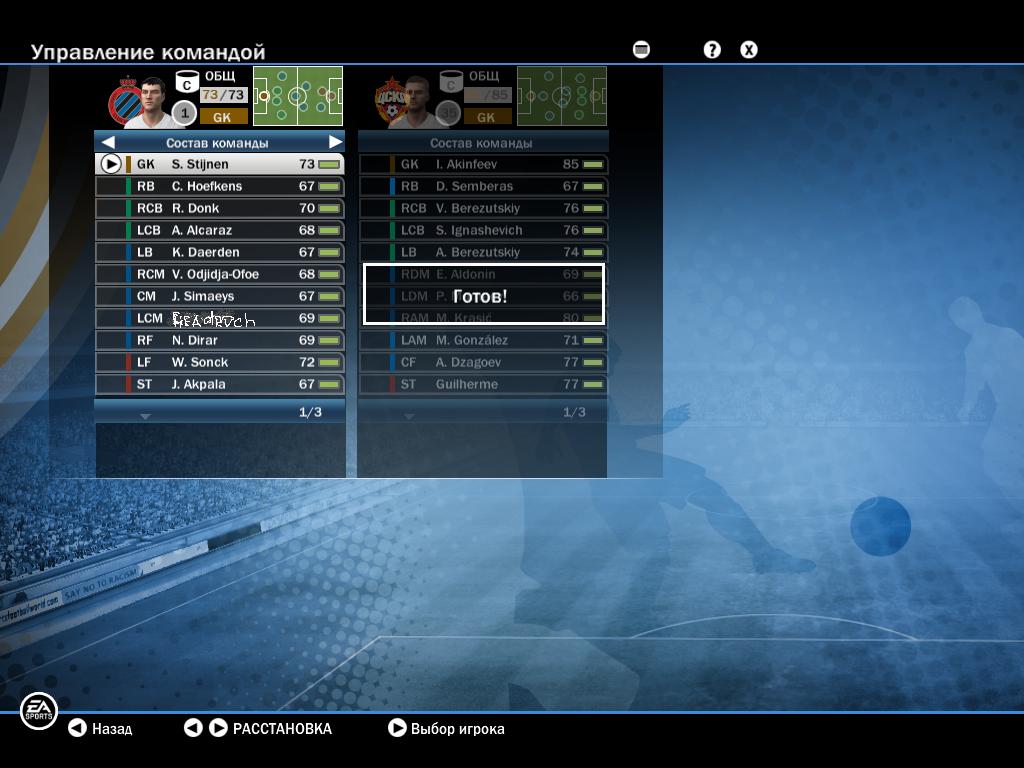Click the Выбор игрока option

(446, 729)
